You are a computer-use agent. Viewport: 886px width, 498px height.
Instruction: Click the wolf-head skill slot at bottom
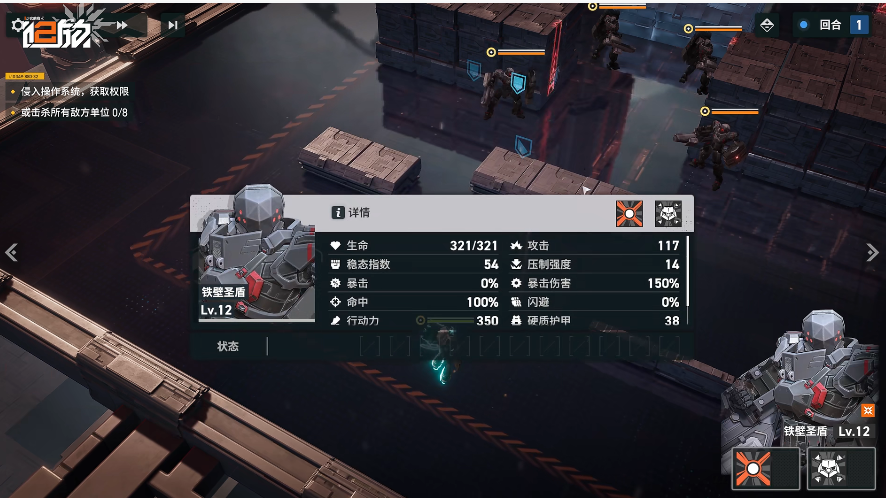(828, 468)
